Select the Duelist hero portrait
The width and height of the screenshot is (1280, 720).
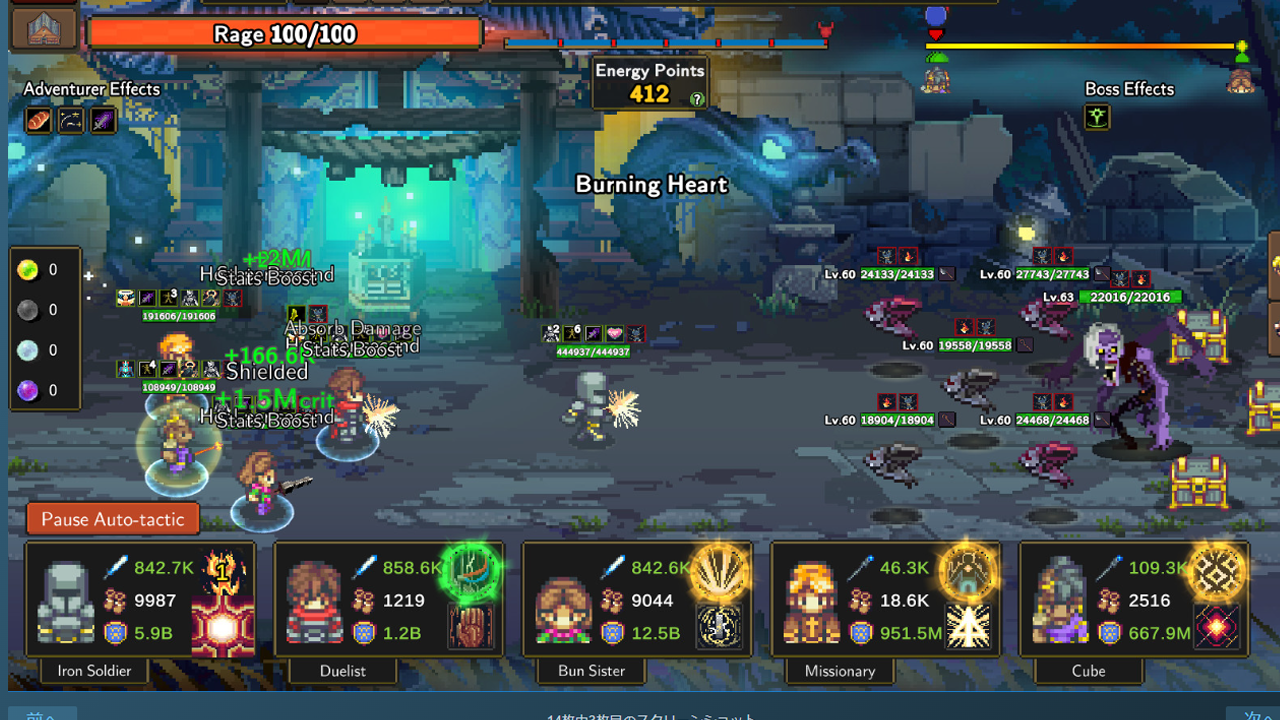[x=313, y=602]
